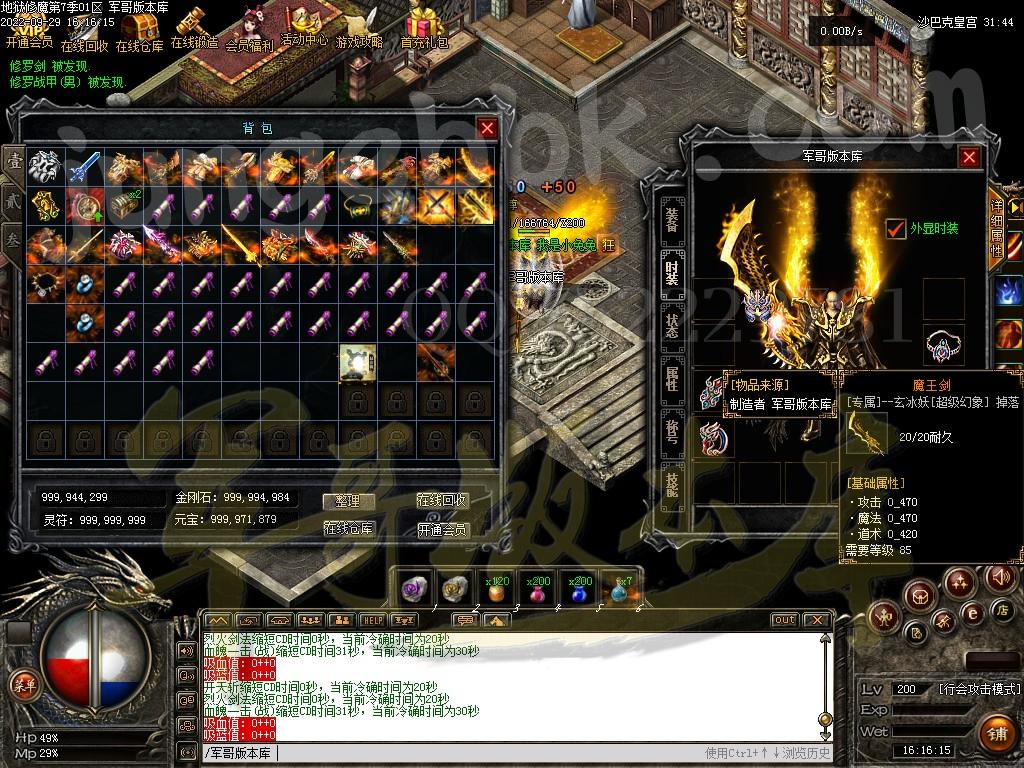Click the 整理 sort button in backpack
Screen dimensions: 1024x768
(348, 501)
